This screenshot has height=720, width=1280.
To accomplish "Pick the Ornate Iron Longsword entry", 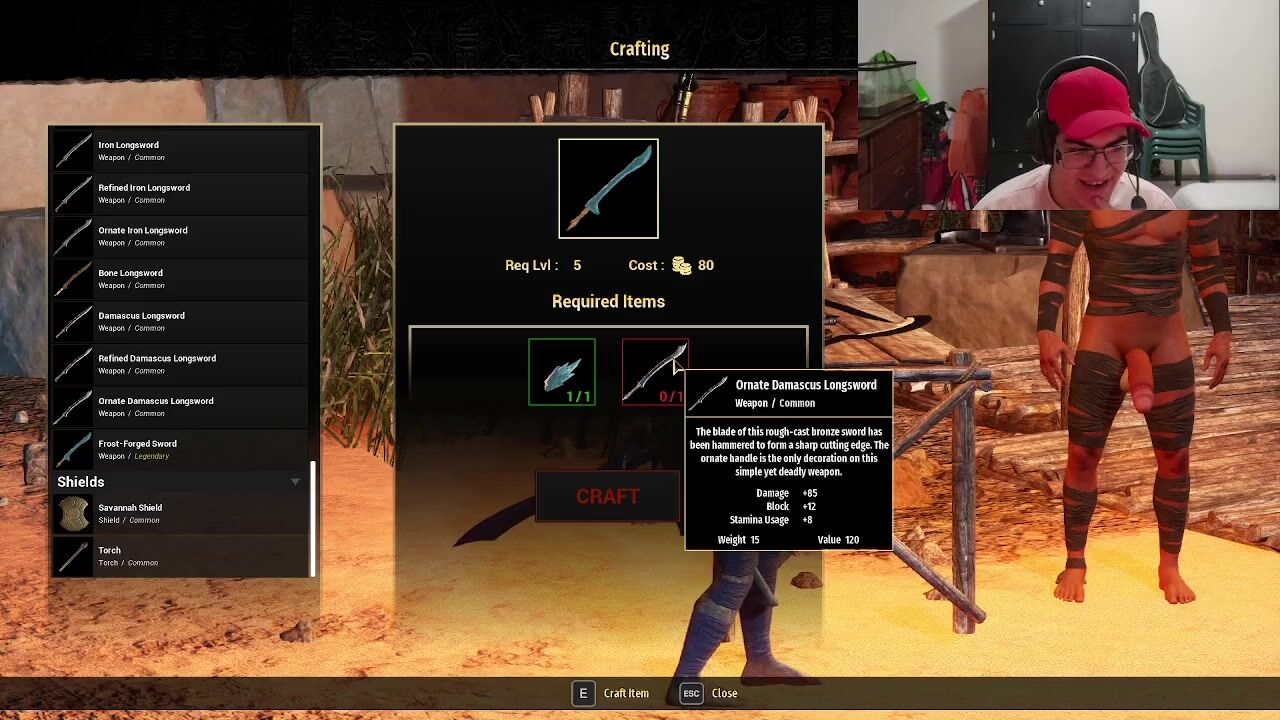I will coord(180,236).
